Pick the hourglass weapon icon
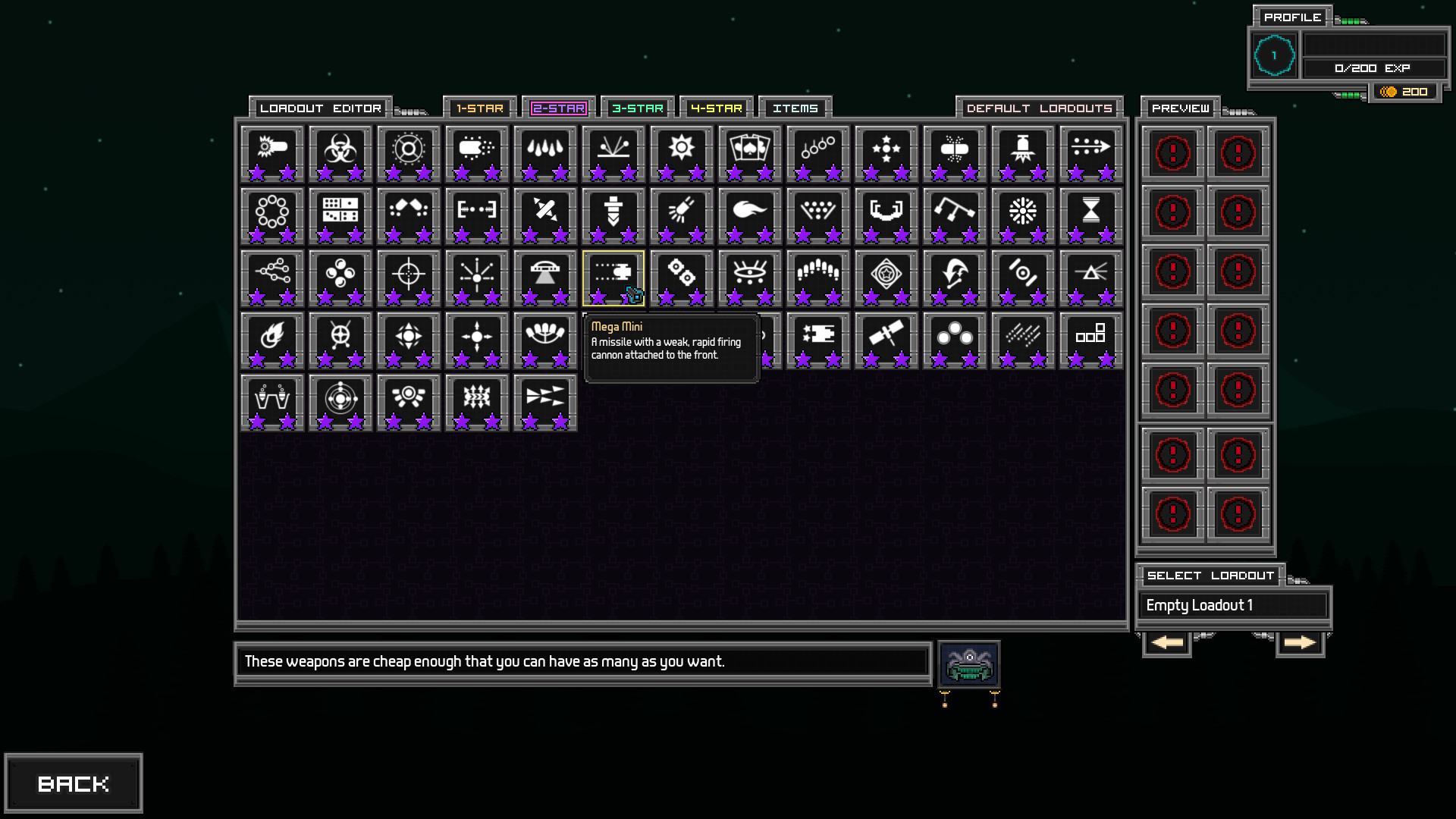Image resolution: width=1456 pixels, height=819 pixels. point(1090,215)
